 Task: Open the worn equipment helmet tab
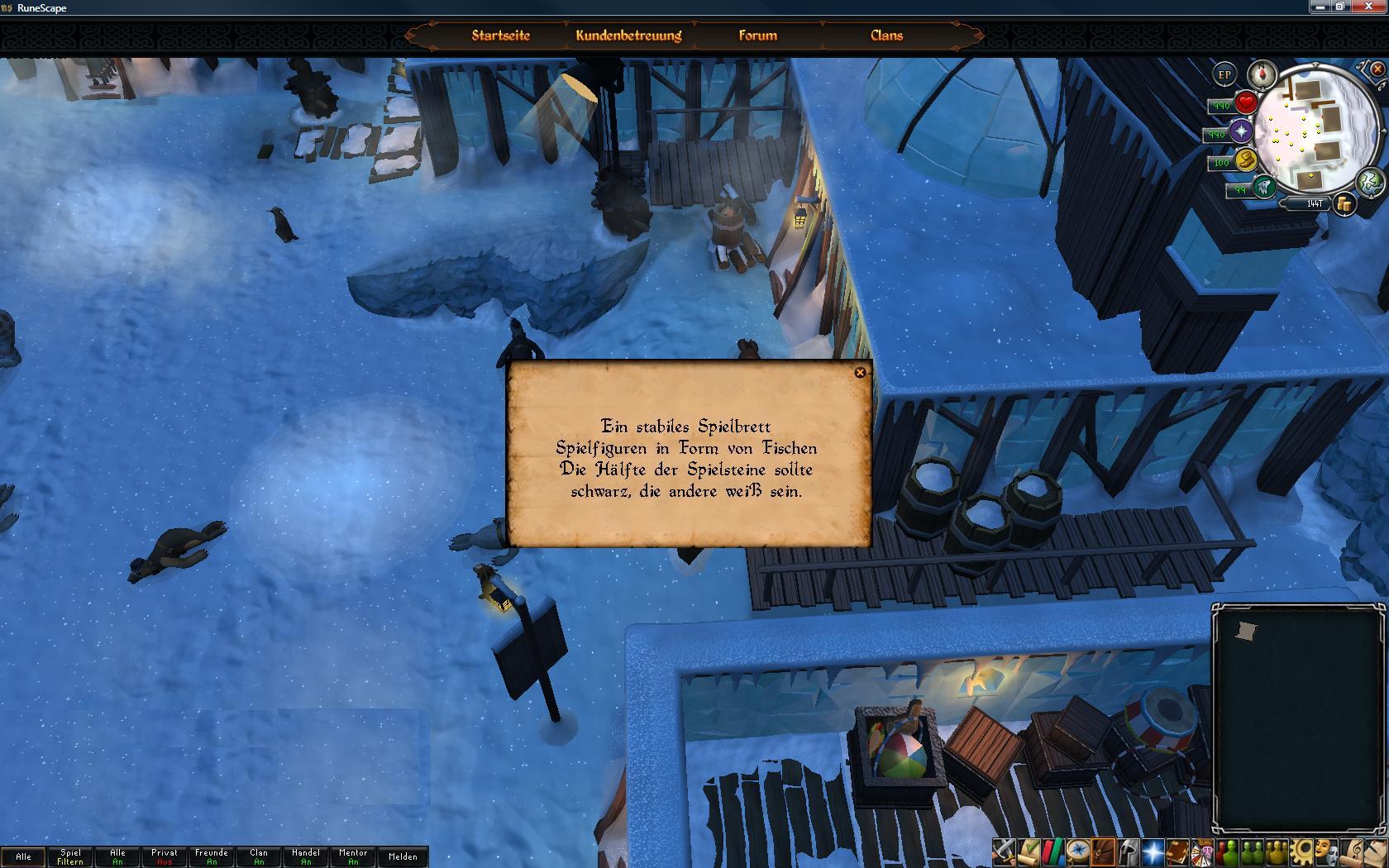point(1129,851)
